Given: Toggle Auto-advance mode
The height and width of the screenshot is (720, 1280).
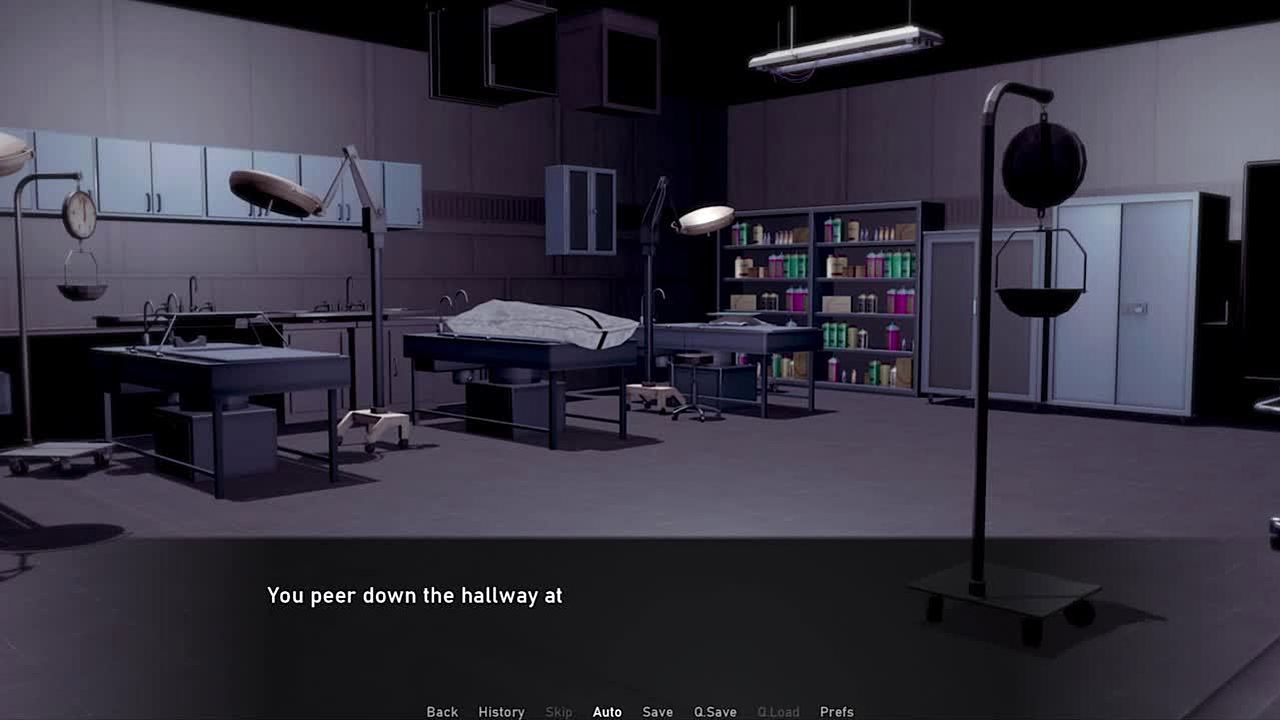Looking at the screenshot, I should pos(607,712).
